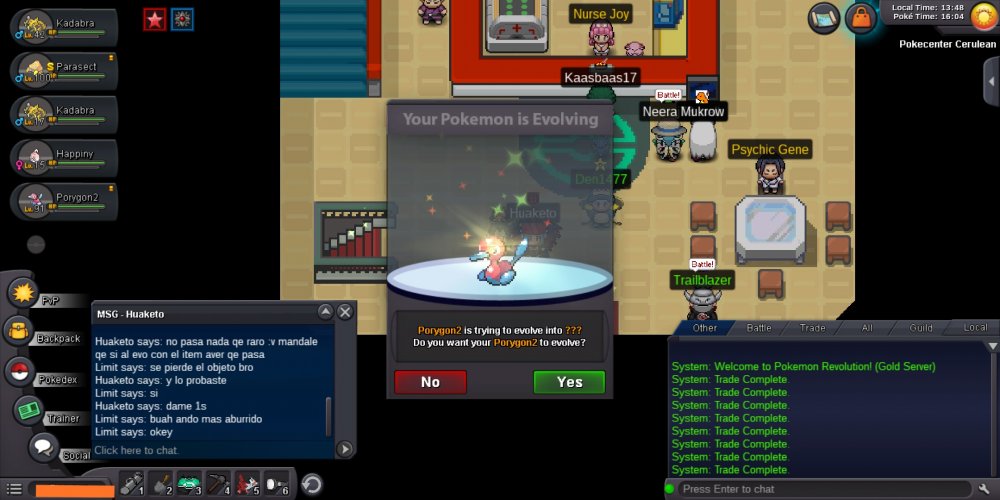
Task: Close the Huaketo message window
Action: (x=345, y=312)
